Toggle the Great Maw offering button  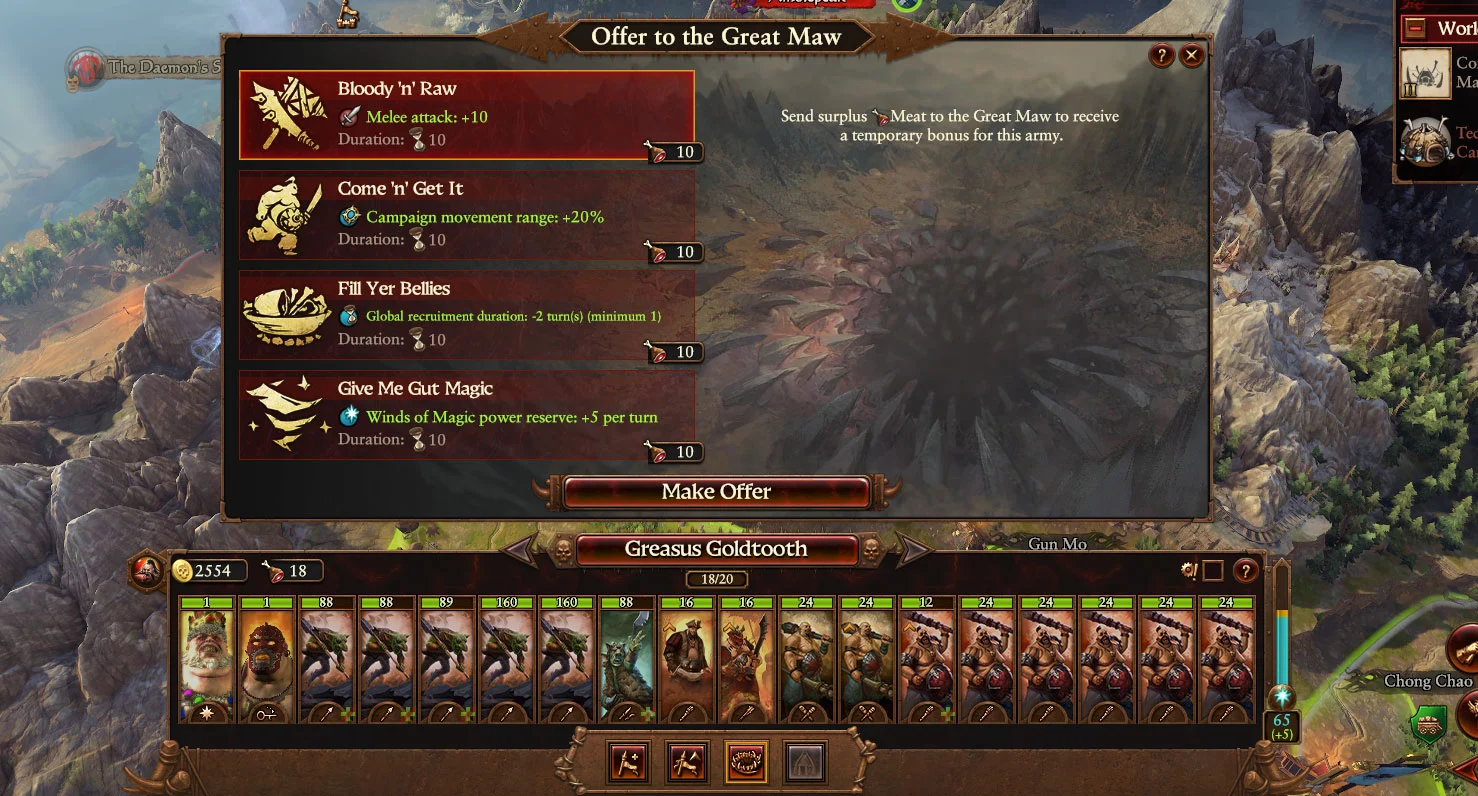pos(746,763)
